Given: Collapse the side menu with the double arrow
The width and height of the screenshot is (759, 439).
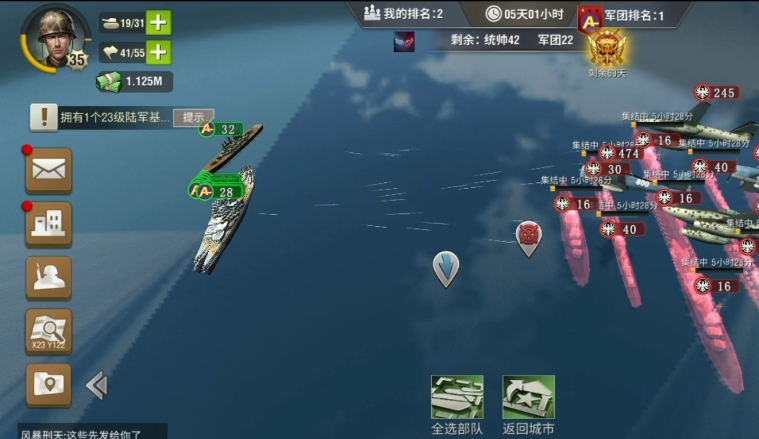Looking at the screenshot, I should [x=96, y=384].
